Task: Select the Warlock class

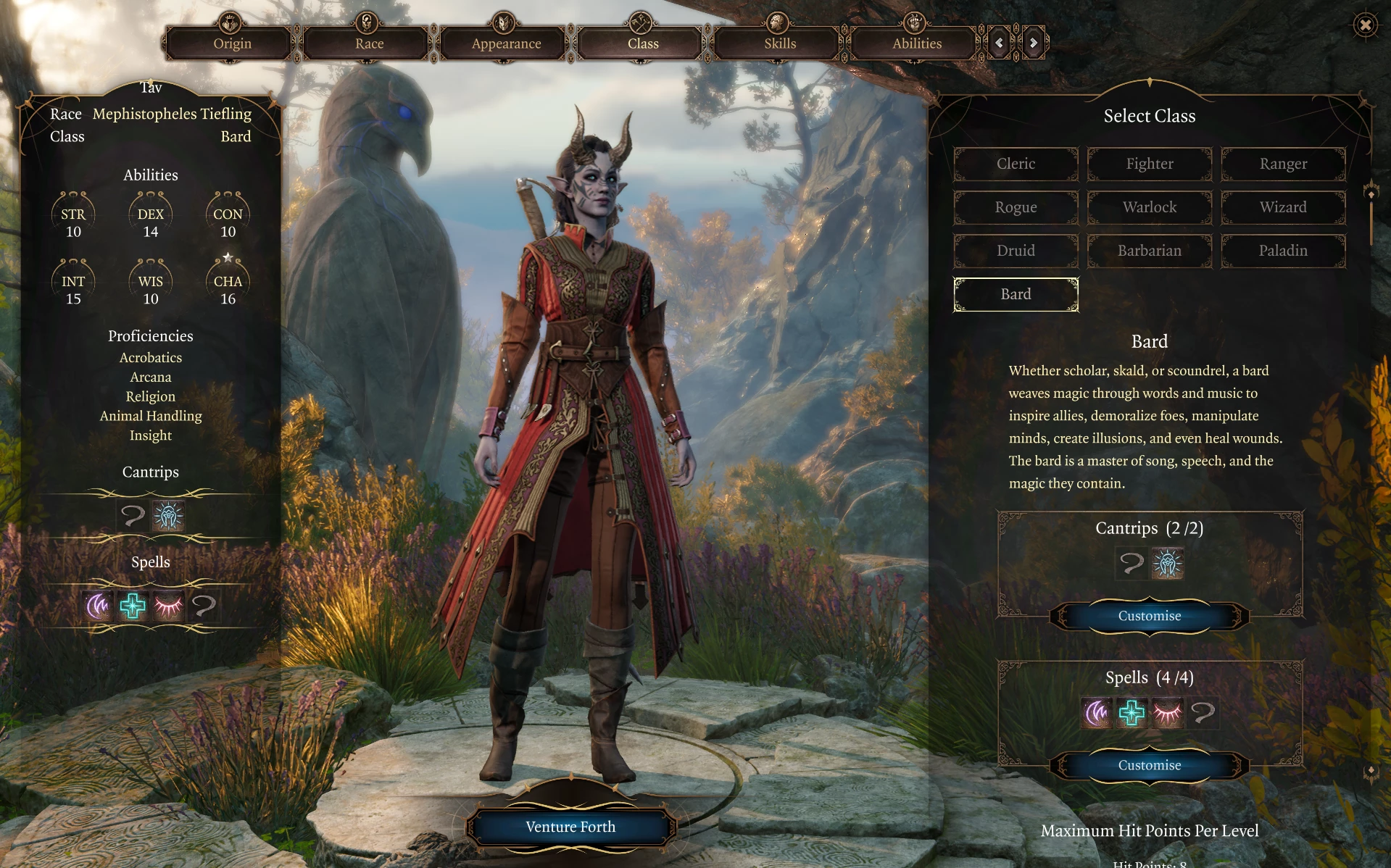Action: 1150,207
